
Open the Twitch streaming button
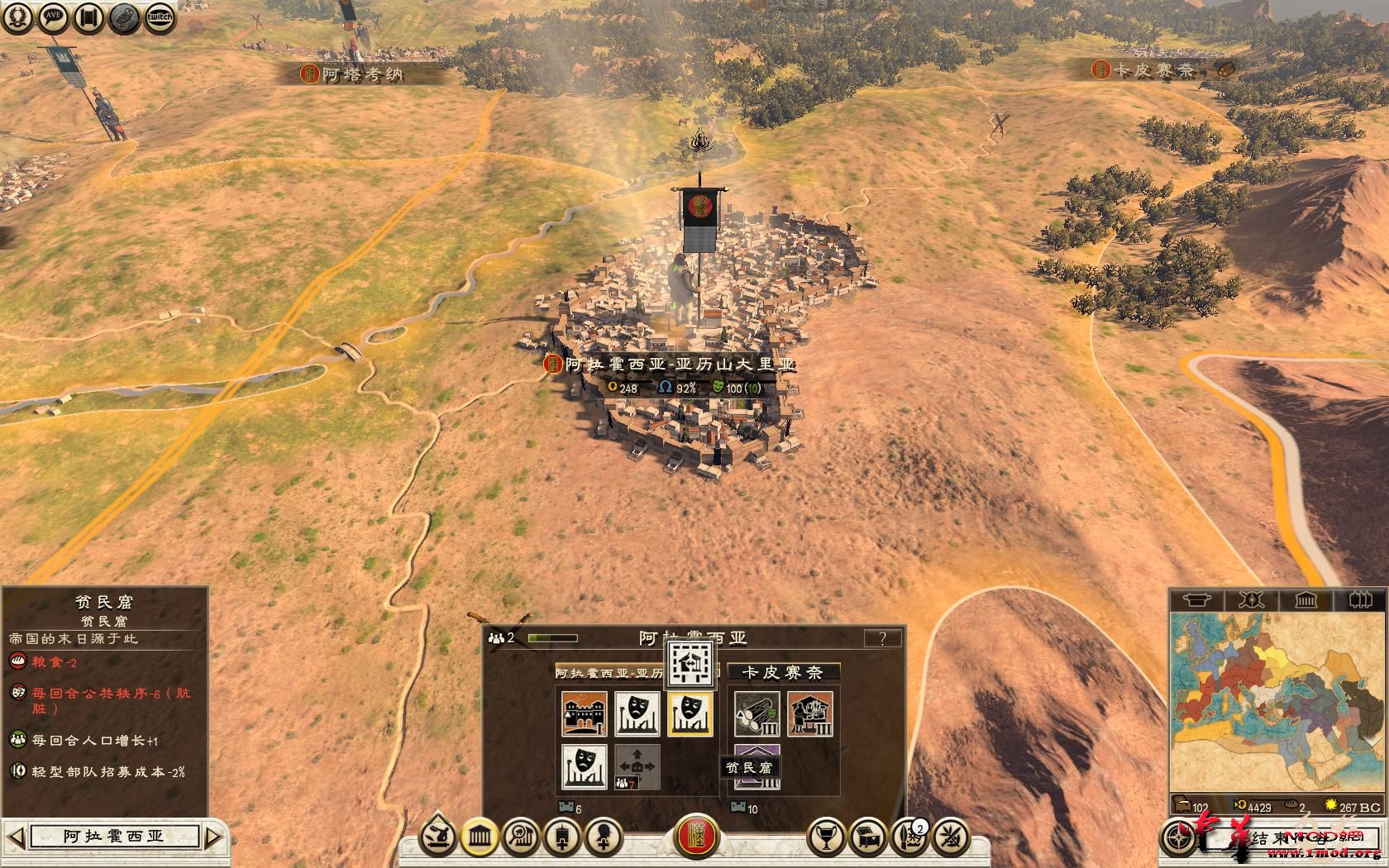(x=160, y=17)
